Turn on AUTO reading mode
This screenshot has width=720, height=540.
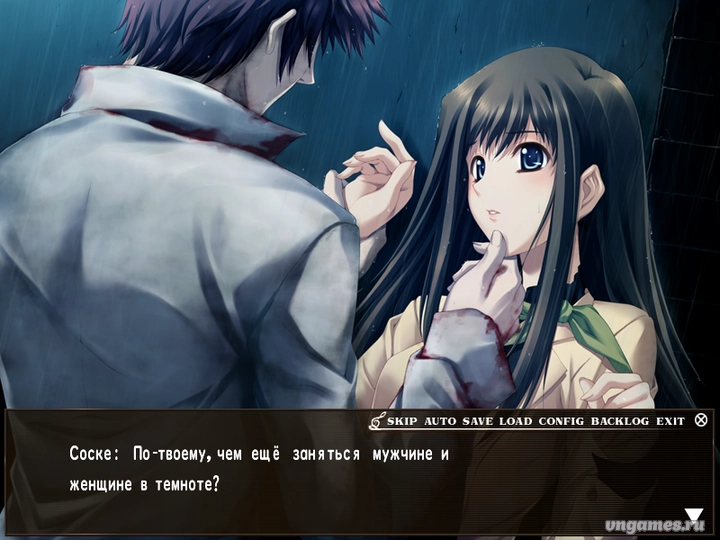click(440, 421)
